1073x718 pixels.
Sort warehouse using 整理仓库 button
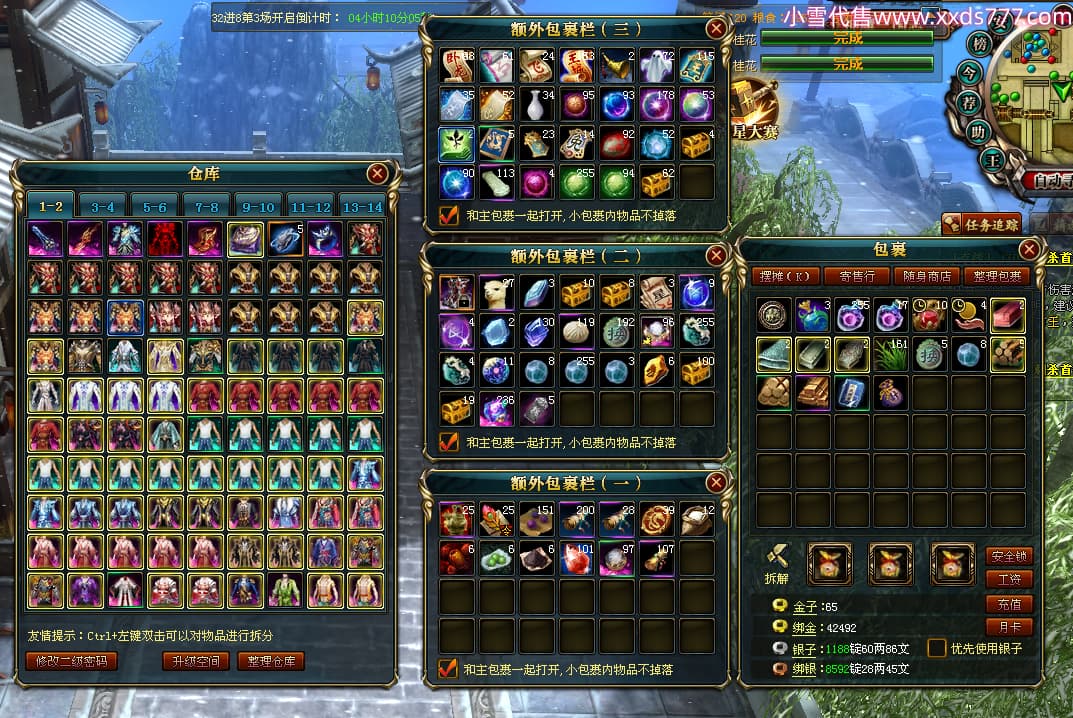(x=271, y=661)
